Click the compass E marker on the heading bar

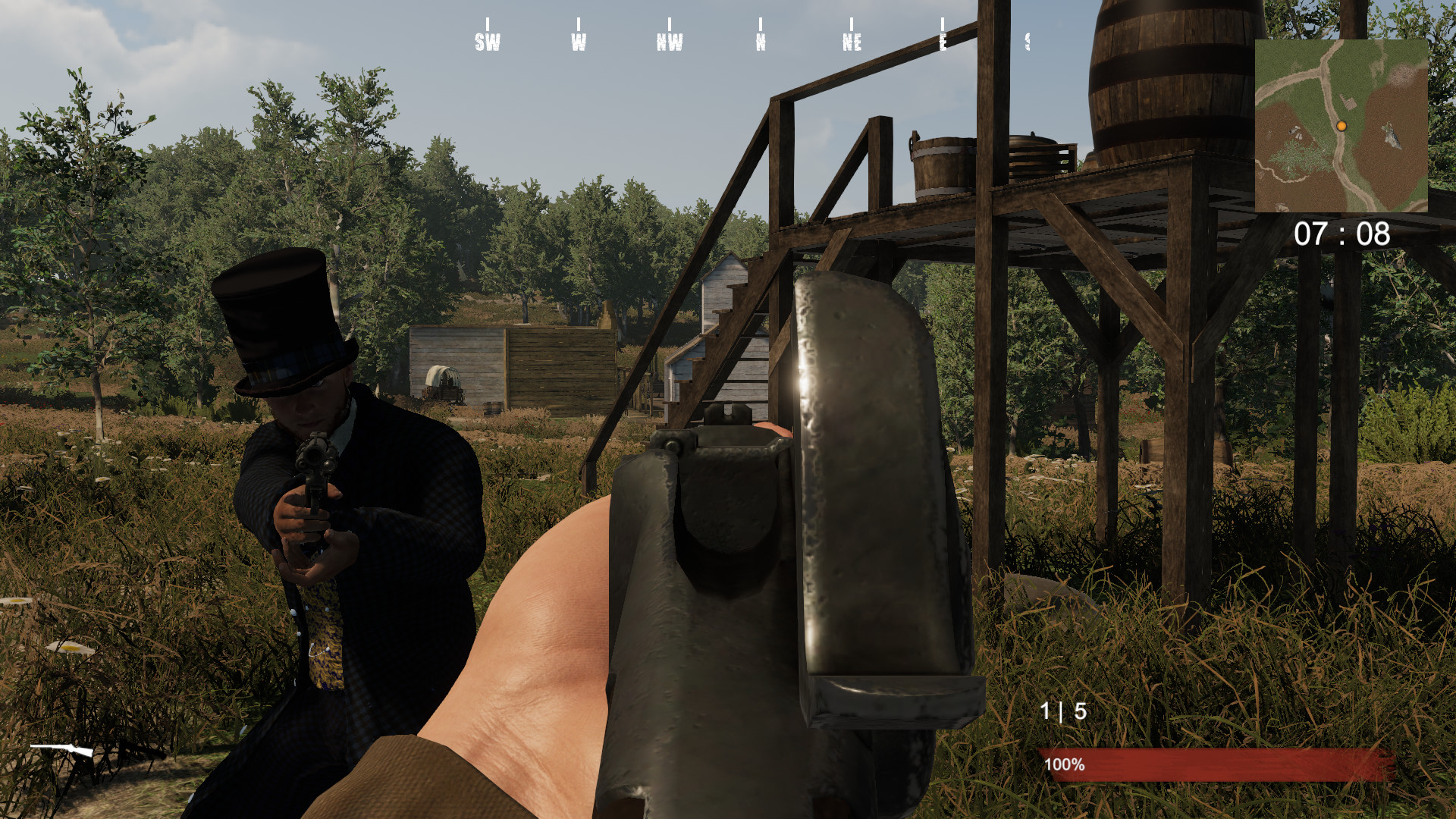(943, 42)
